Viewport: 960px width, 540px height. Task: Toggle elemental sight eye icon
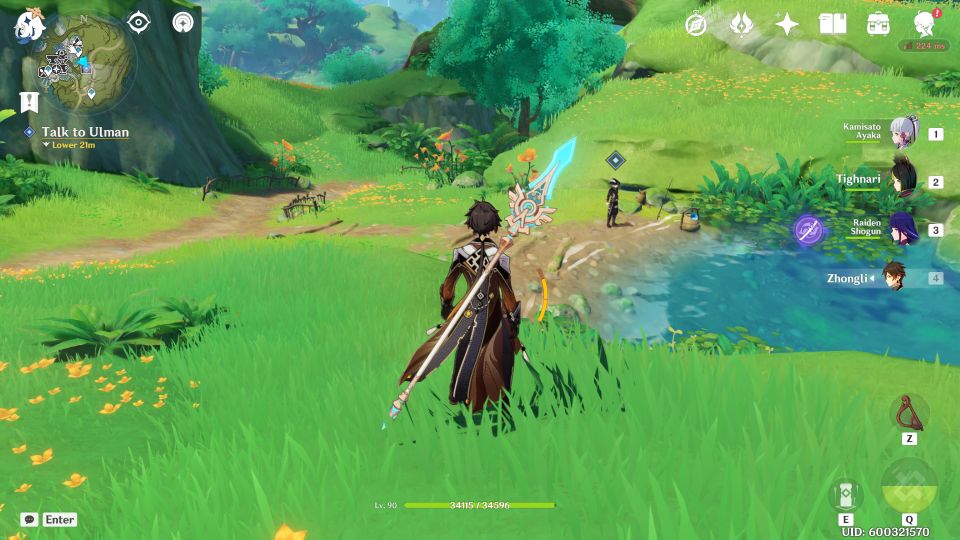[x=139, y=22]
